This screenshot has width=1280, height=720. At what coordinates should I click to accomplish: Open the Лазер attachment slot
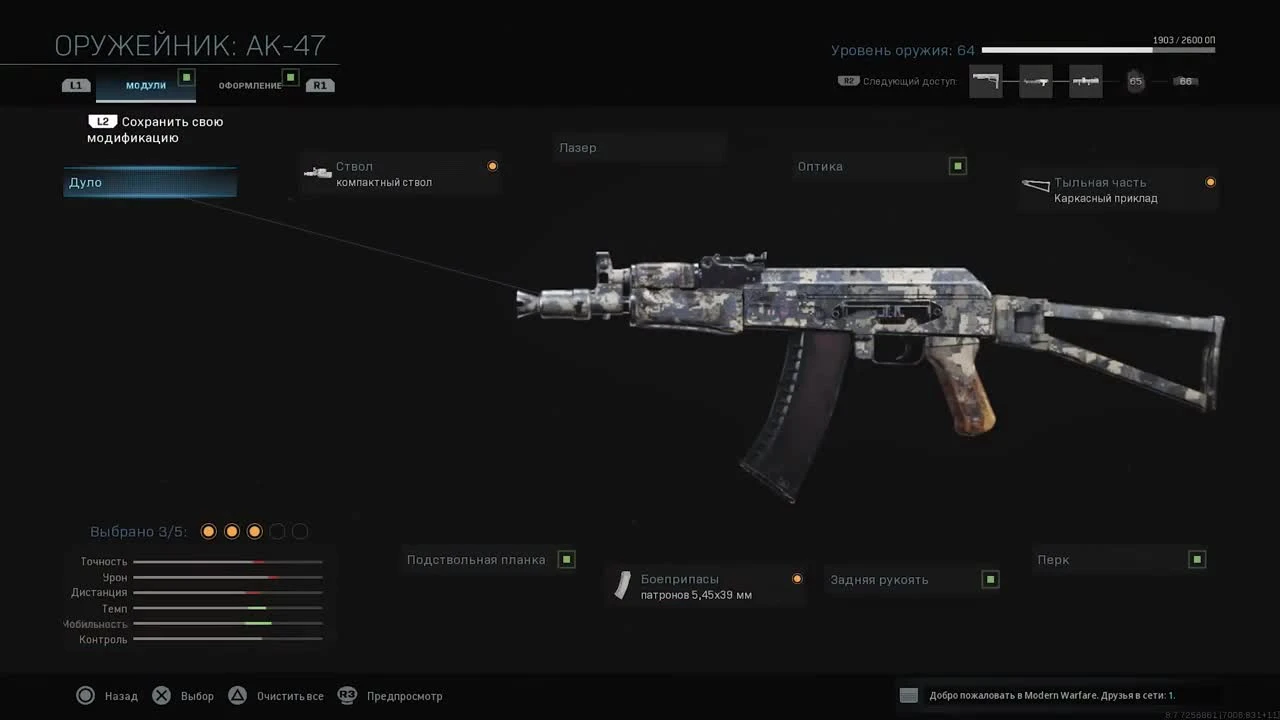click(640, 147)
